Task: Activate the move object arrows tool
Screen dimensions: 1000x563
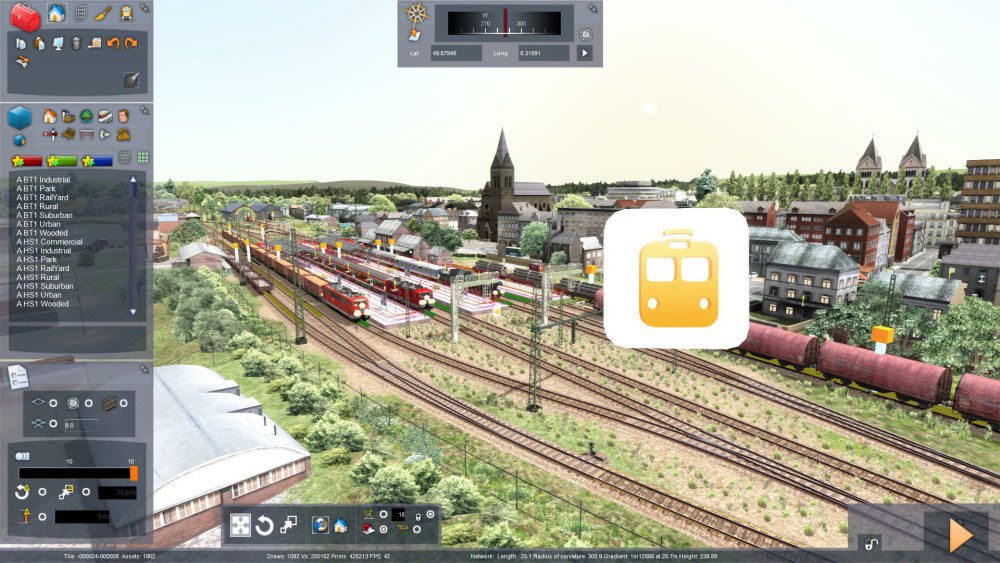Action: [240, 525]
